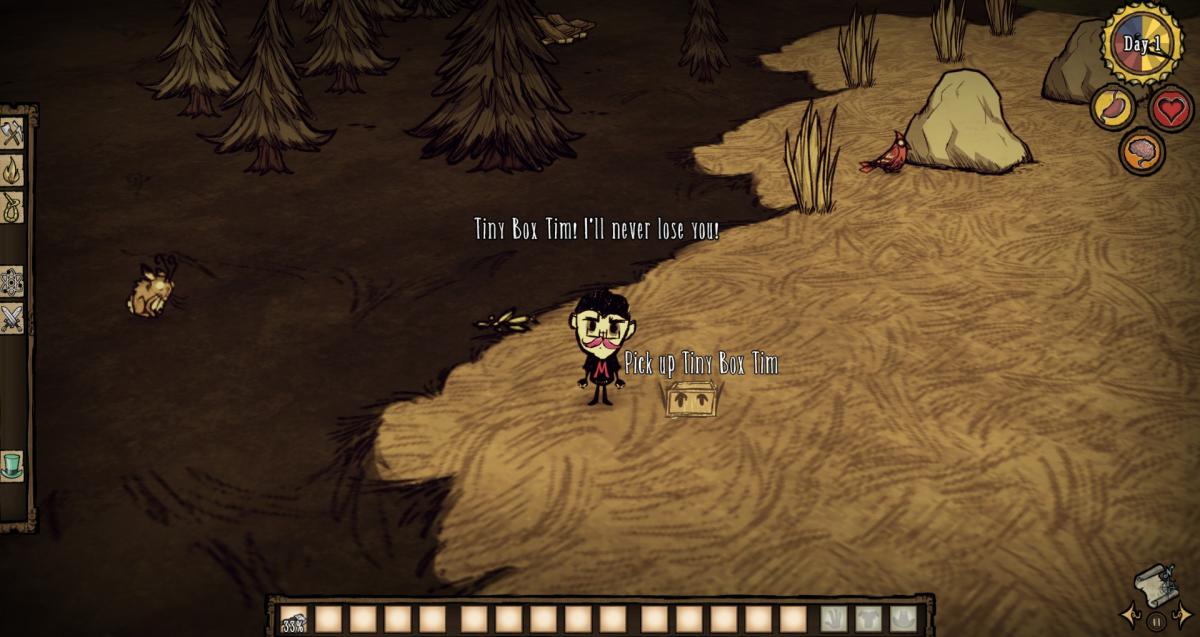Open the Fire crafting tab
Viewport: 1200px width, 637px height.
(x=12, y=170)
